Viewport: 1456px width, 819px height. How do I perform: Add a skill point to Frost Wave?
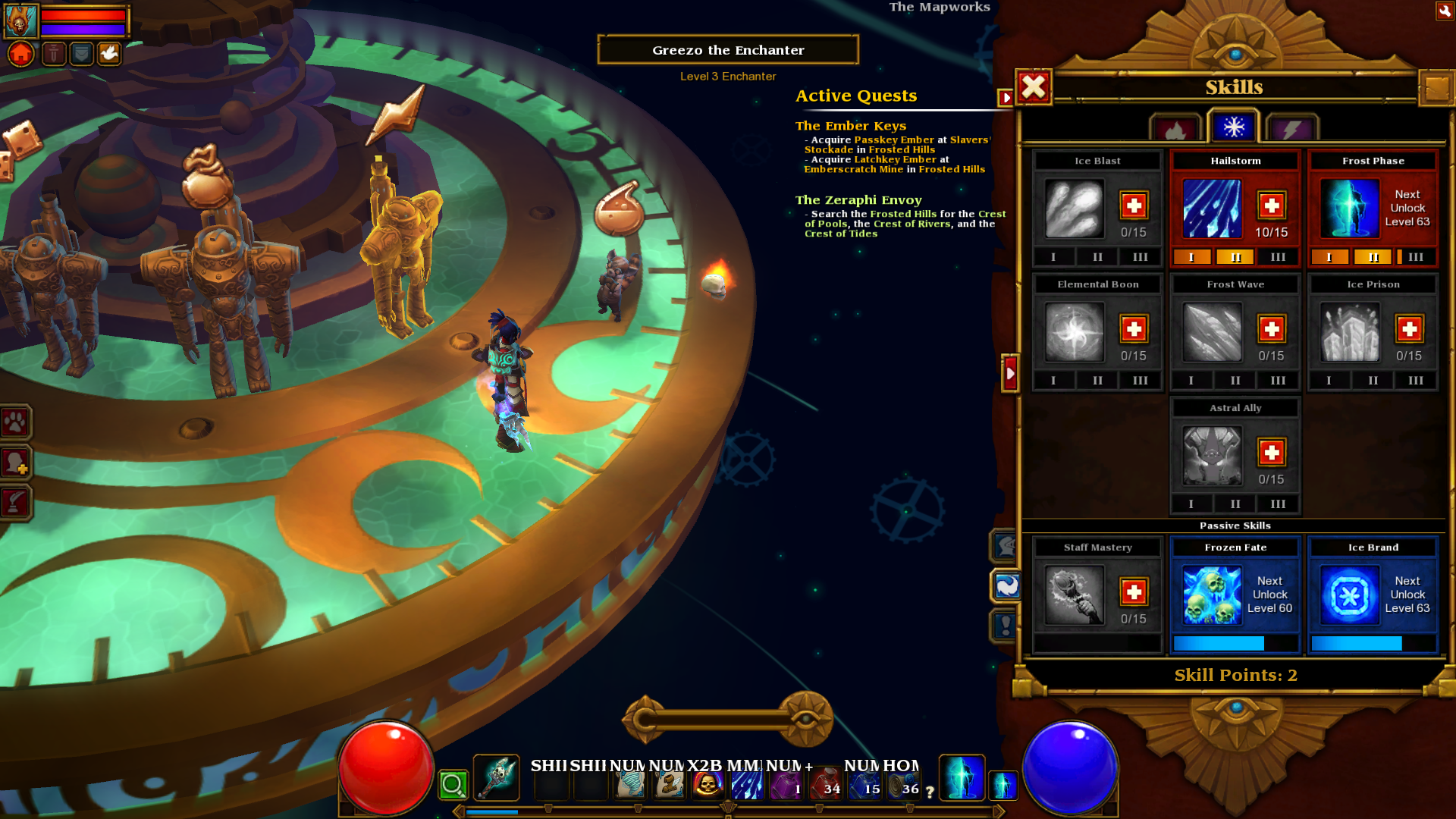coord(1271,329)
